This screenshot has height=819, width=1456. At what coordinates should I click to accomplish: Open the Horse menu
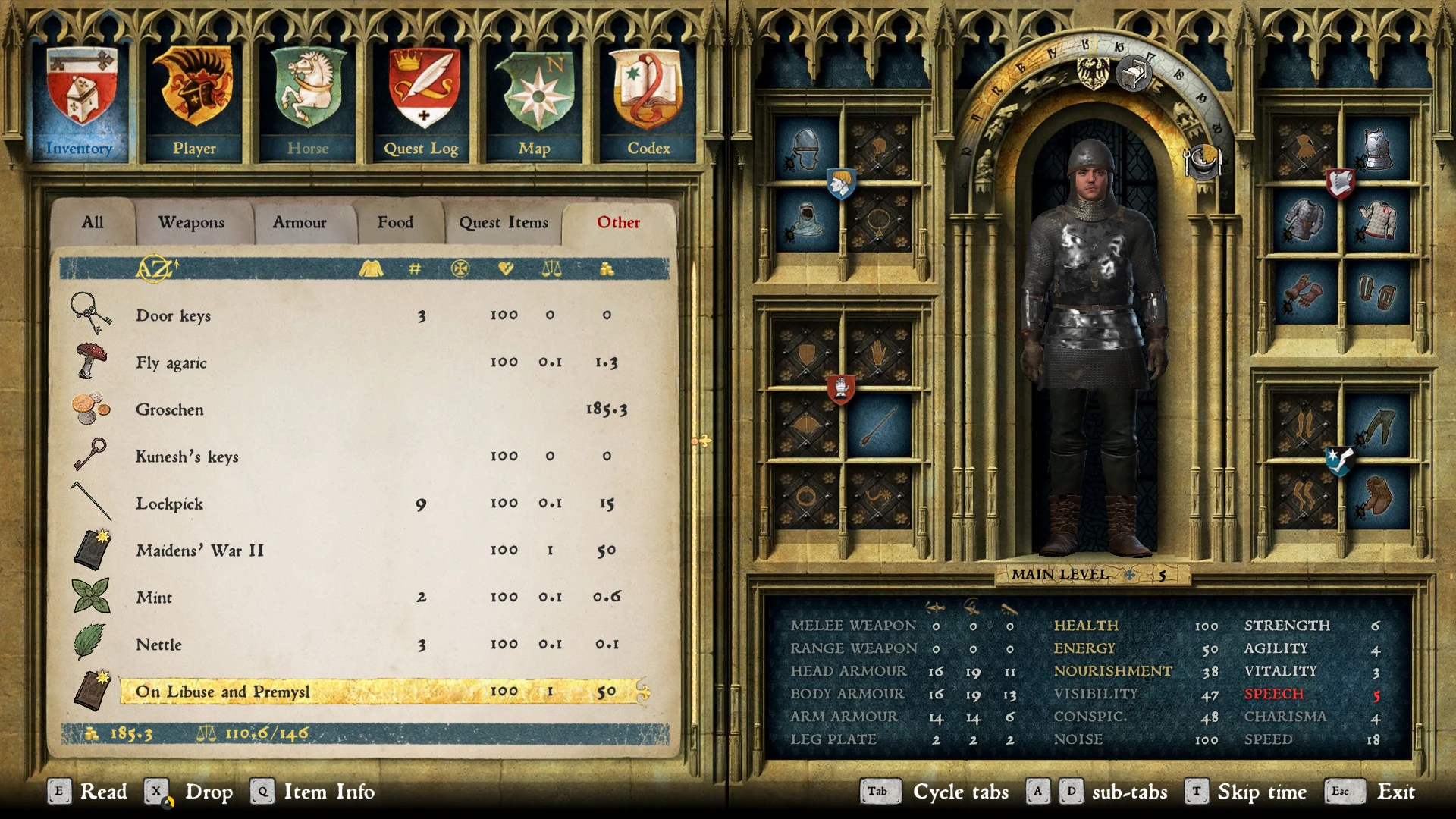coord(308,102)
